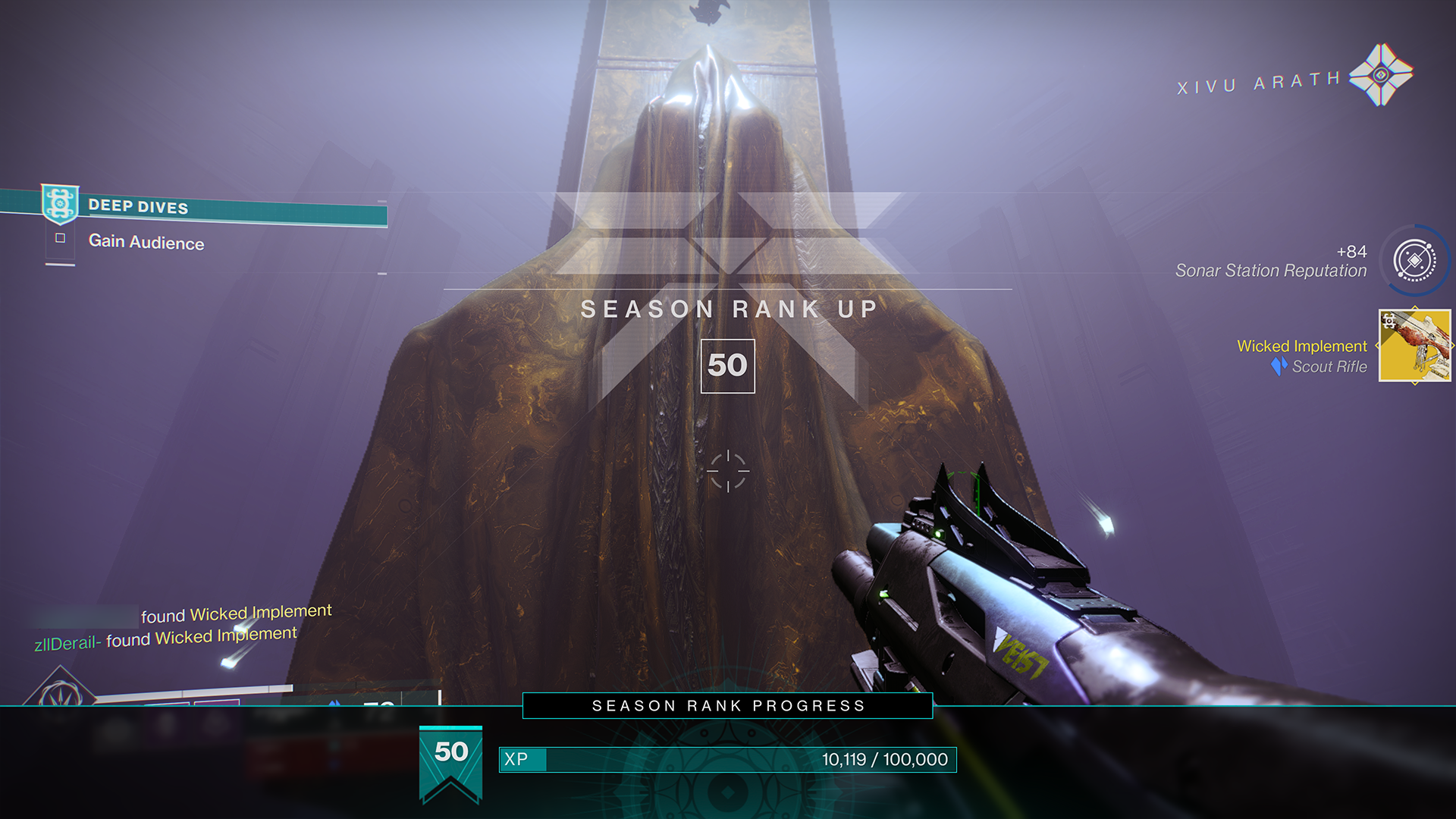The height and width of the screenshot is (819, 1456).
Task: Open the SEASON RANK PROGRESS header tab
Action: (x=726, y=705)
